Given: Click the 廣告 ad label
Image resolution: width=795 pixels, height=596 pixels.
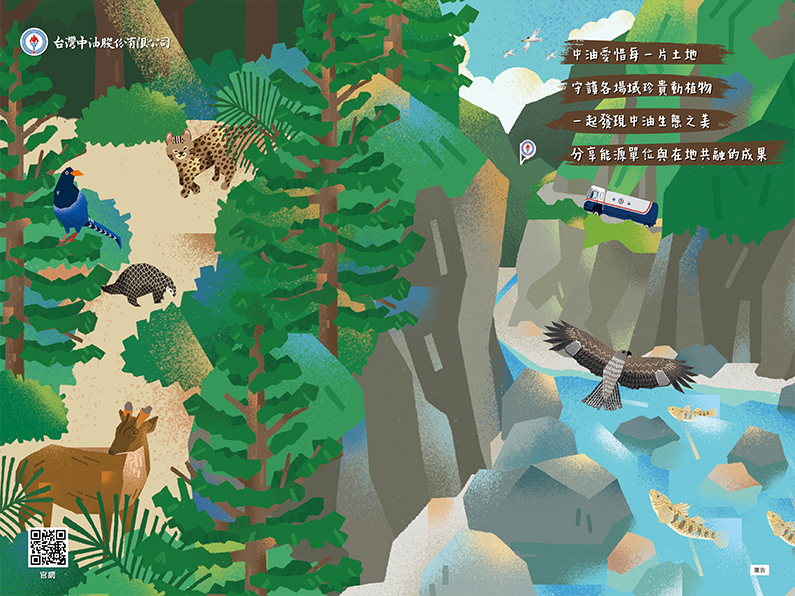Looking at the screenshot, I should click(x=759, y=570).
